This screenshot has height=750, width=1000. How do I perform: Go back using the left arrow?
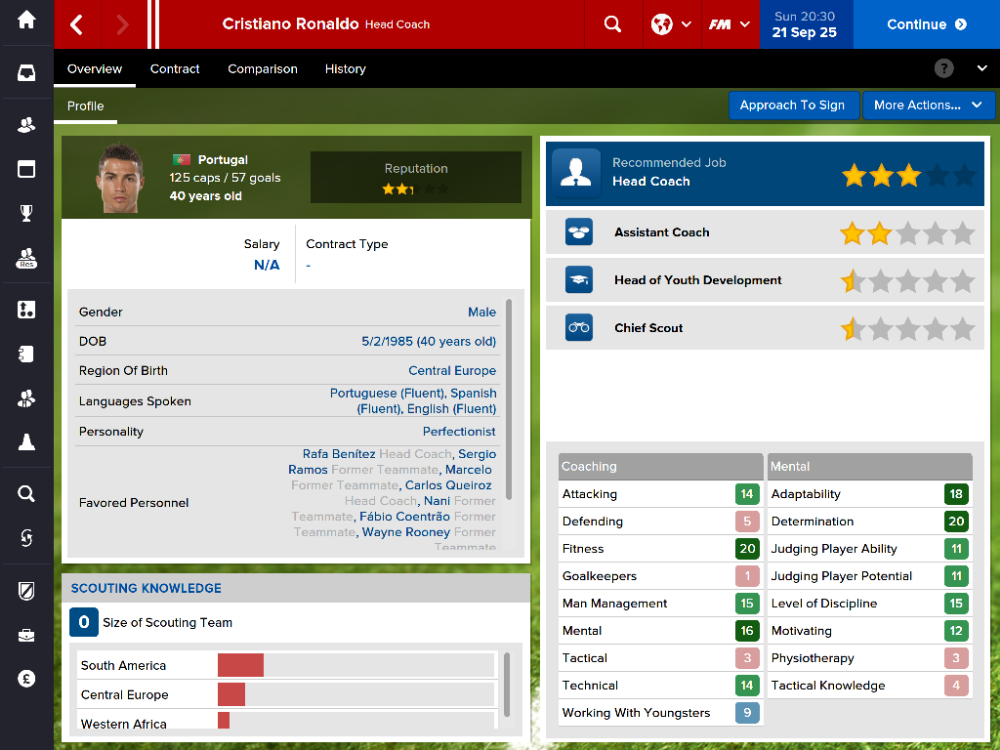click(77, 24)
